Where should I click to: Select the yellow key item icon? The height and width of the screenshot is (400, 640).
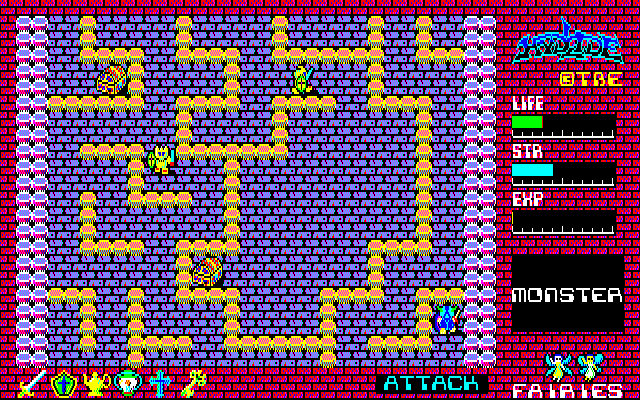(192, 383)
